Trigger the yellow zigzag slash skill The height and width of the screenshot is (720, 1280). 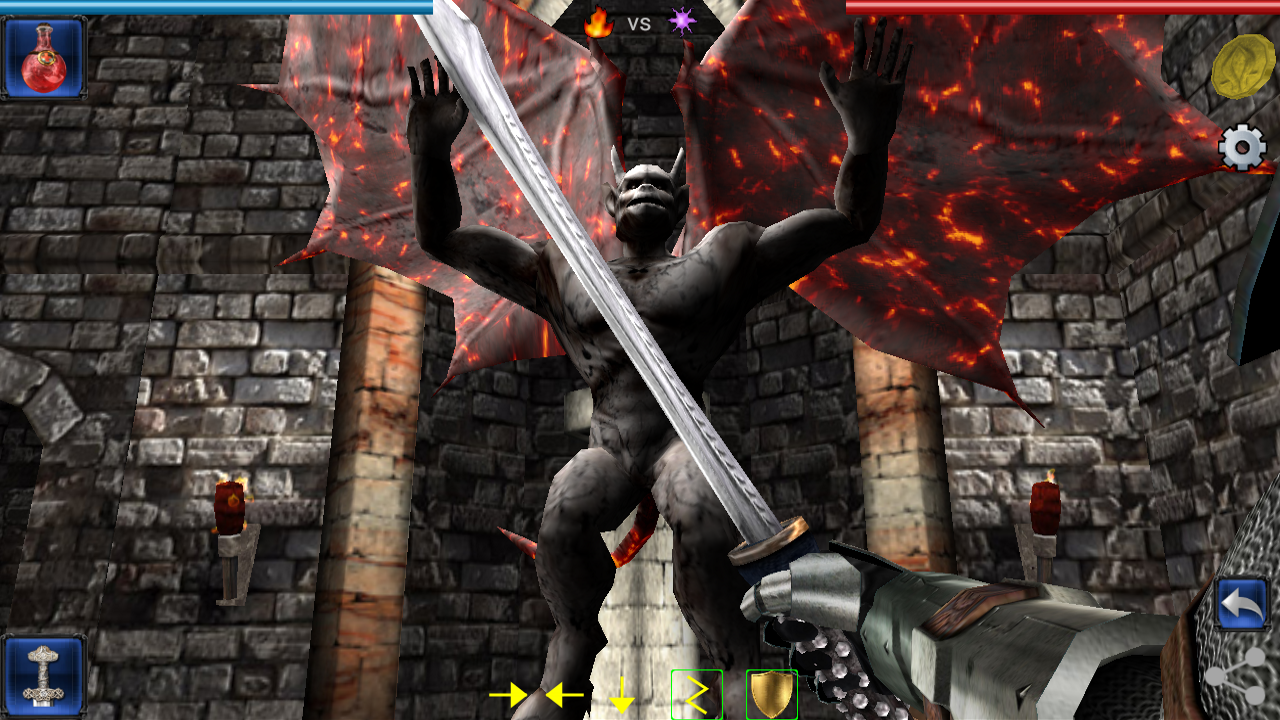point(696,695)
